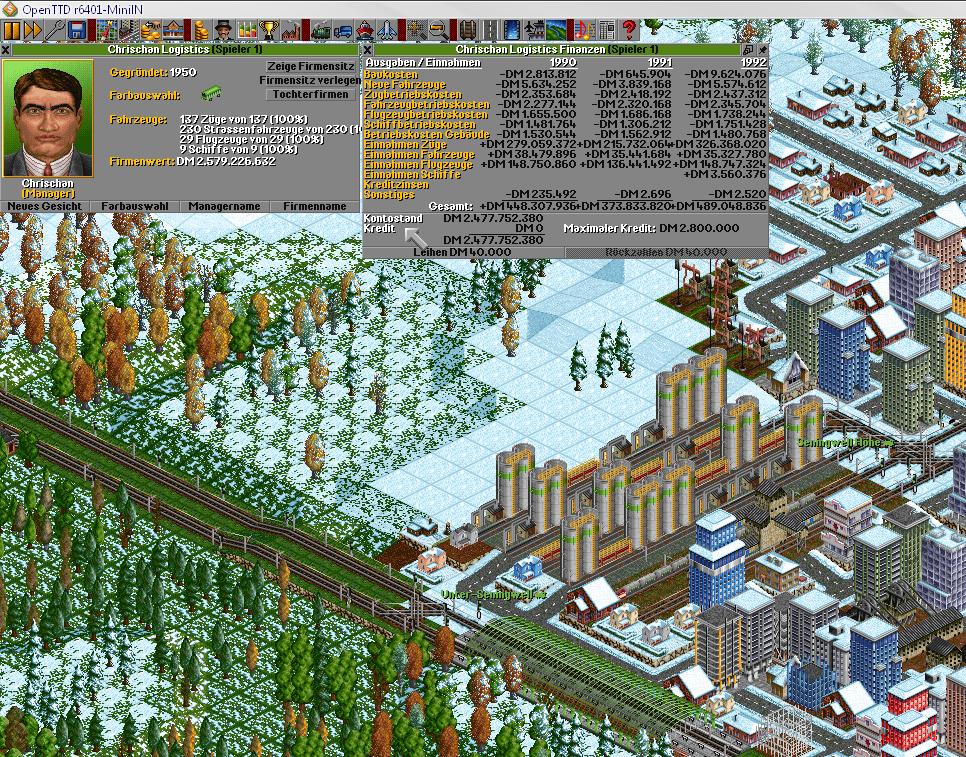Show the aircraft list from the toolbar
The height and width of the screenshot is (757, 966).
(388, 30)
